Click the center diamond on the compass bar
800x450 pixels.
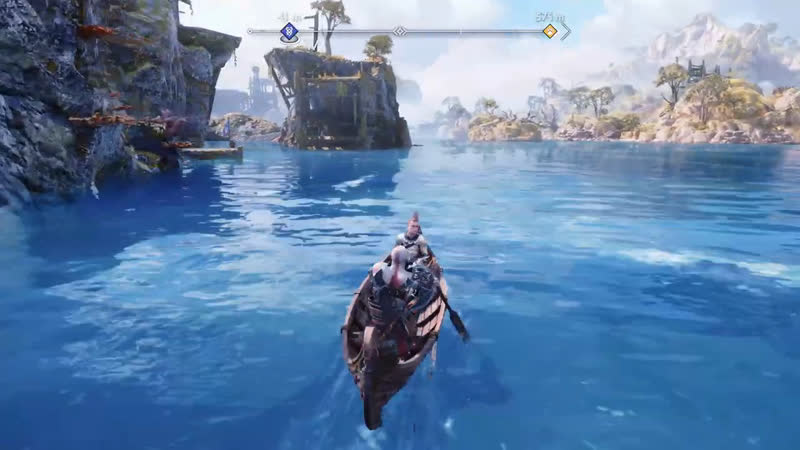[x=399, y=31]
